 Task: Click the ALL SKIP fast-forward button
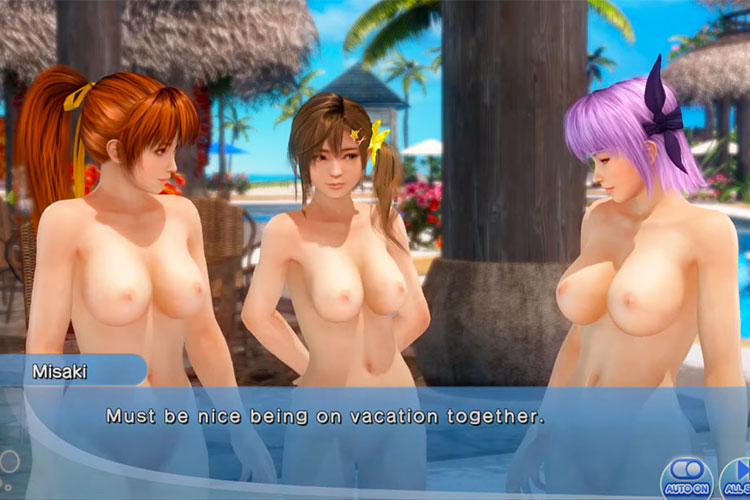coord(738,476)
